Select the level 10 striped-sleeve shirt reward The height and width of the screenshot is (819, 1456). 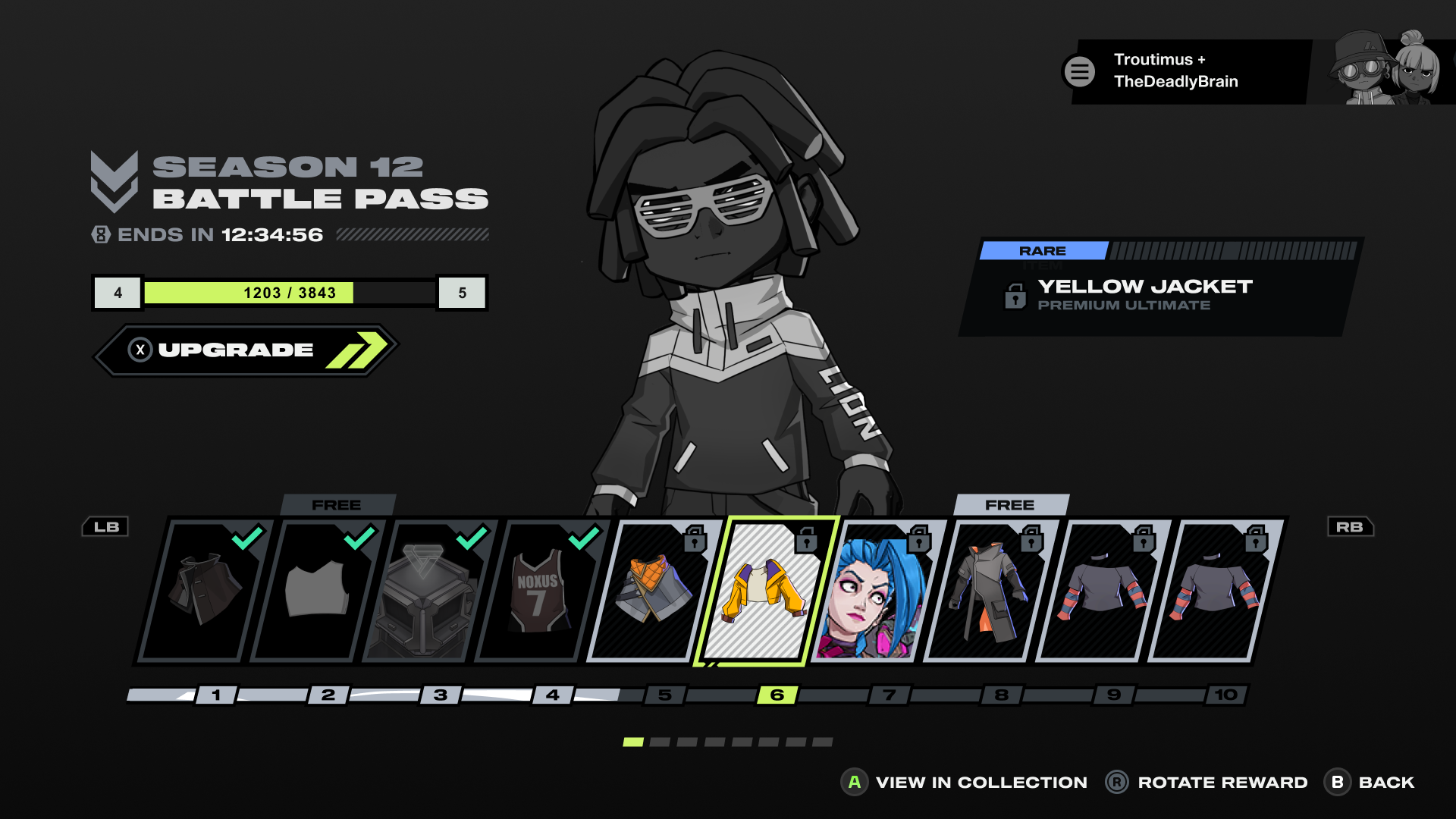click(x=1213, y=591)
